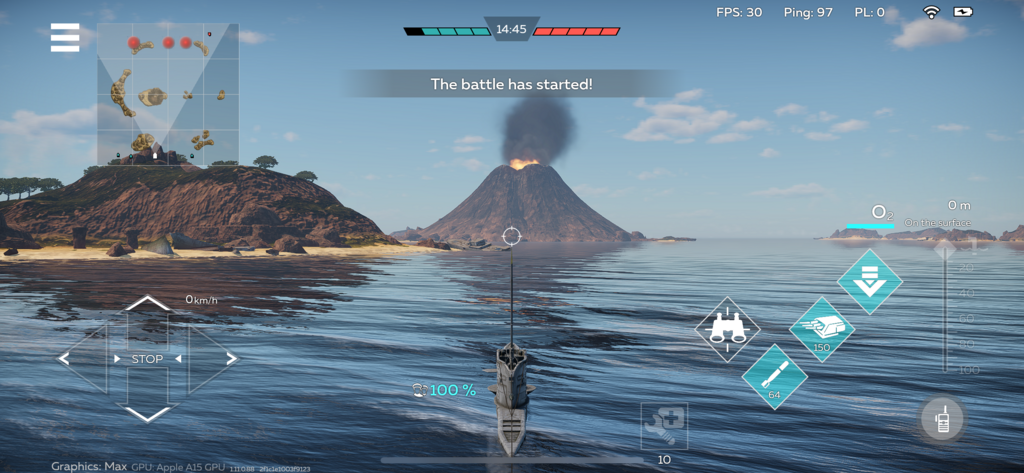Viewport: 1024px width, 473px height.
Task: Activate the binoculars scope view
Action: [x=727, y=329]
